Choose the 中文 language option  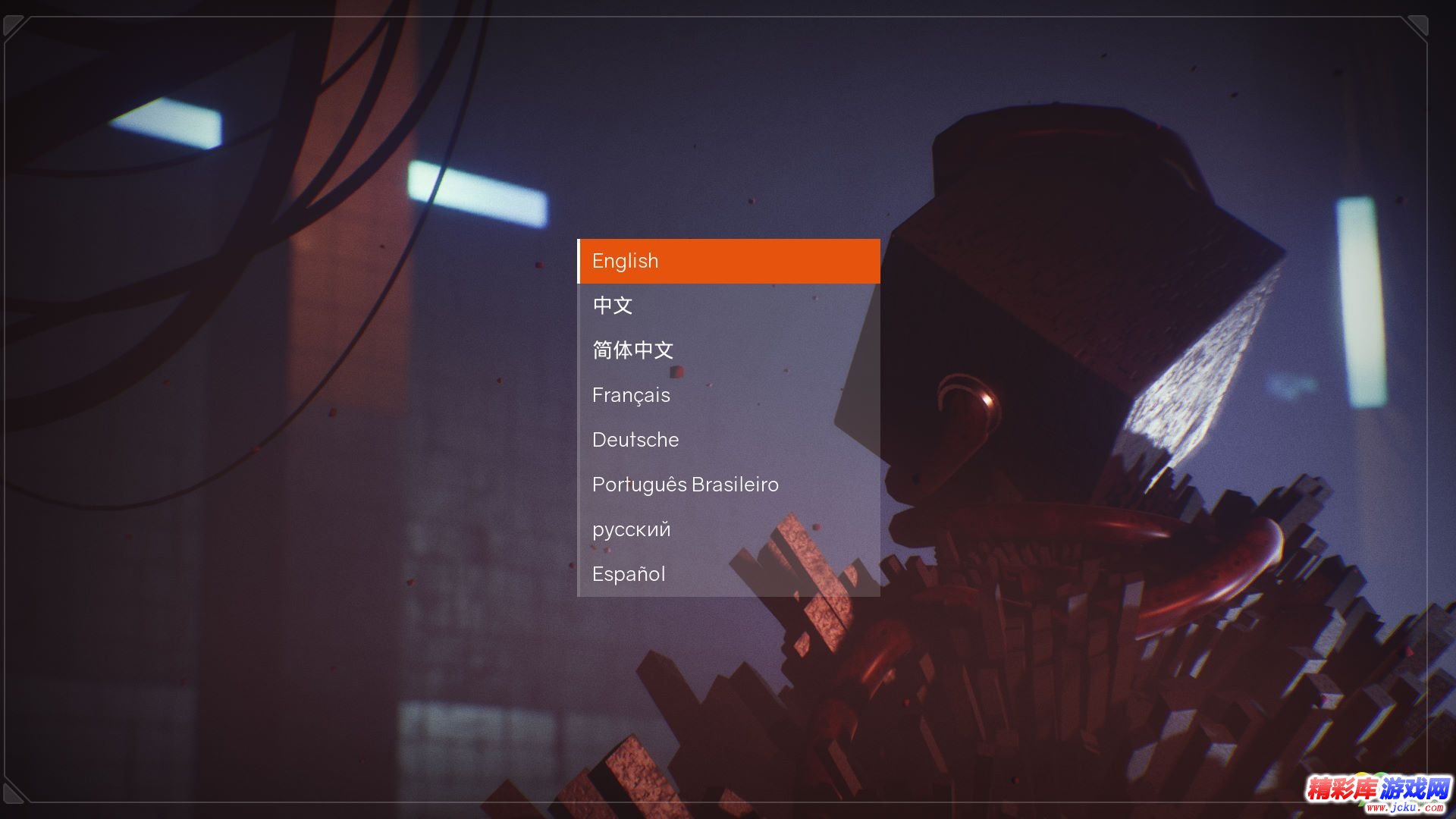(x=728, y=306)
